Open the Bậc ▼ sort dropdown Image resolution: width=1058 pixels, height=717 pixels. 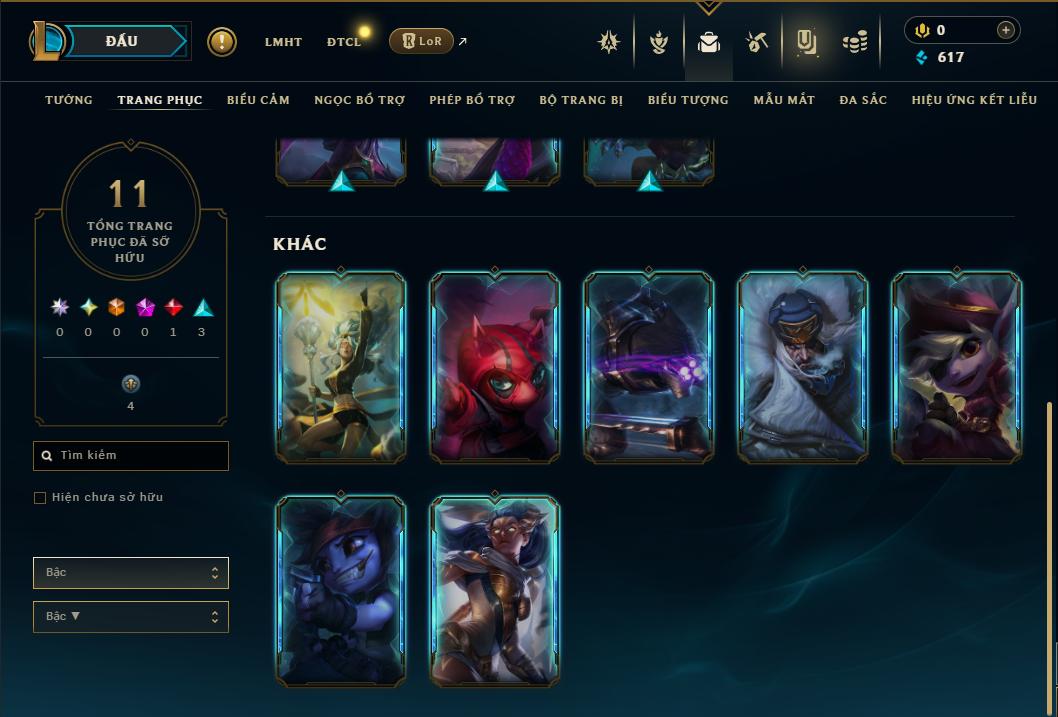tap(131, 617)
